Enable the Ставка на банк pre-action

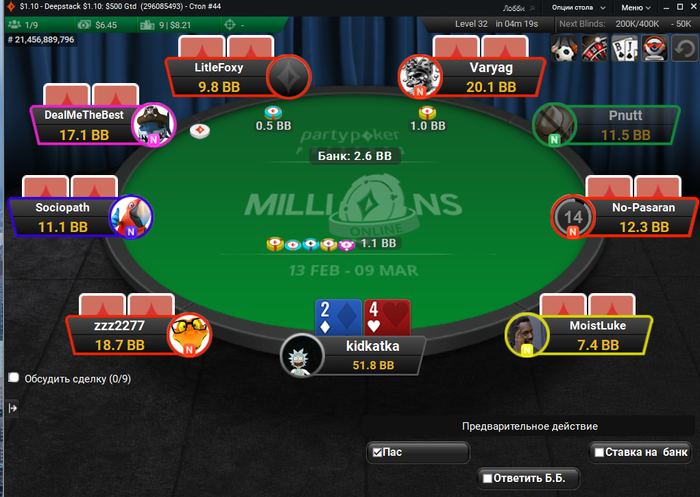click(598, 453)
